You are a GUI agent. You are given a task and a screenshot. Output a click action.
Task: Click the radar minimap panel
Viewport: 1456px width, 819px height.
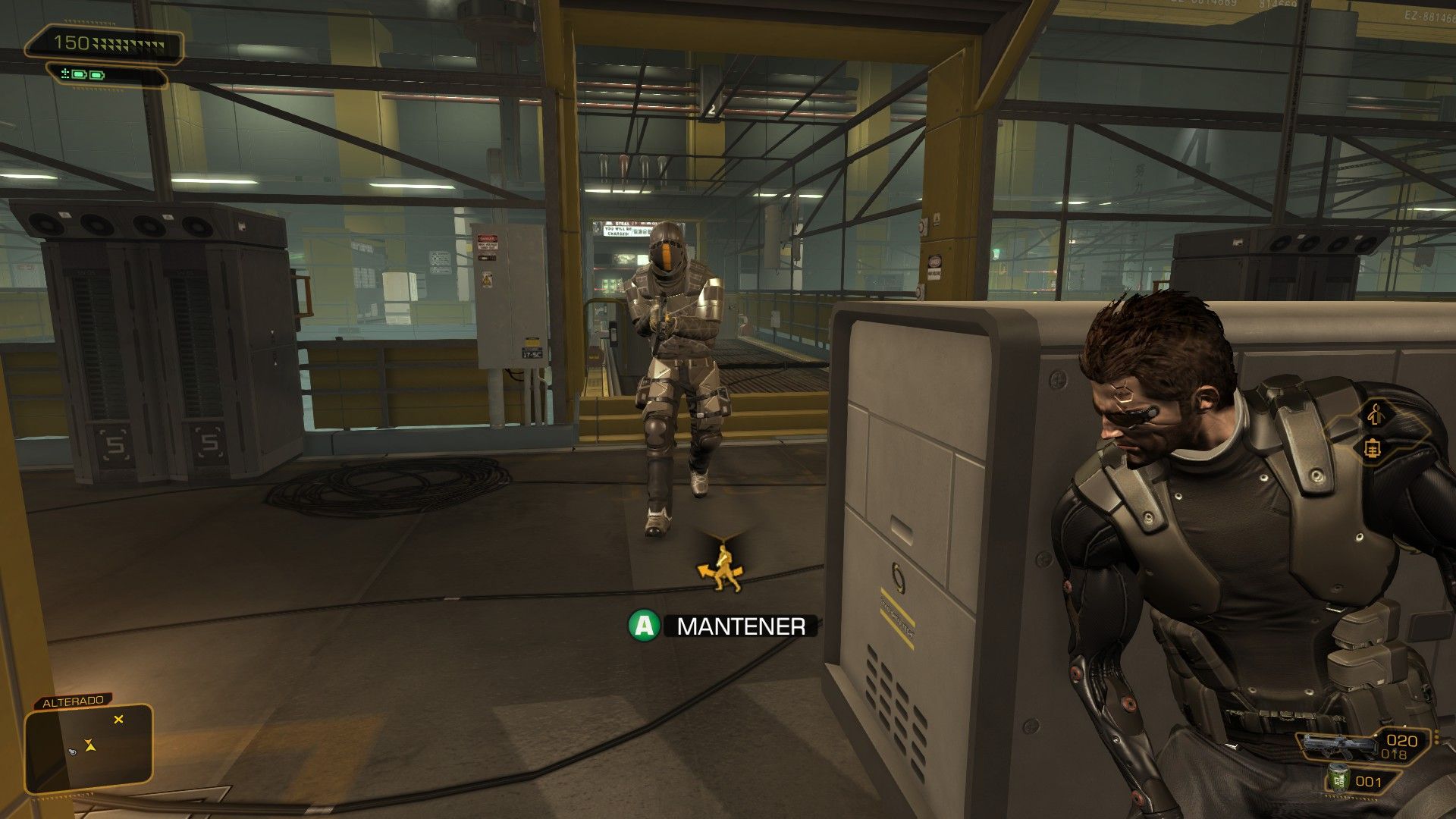click(89, 745)
